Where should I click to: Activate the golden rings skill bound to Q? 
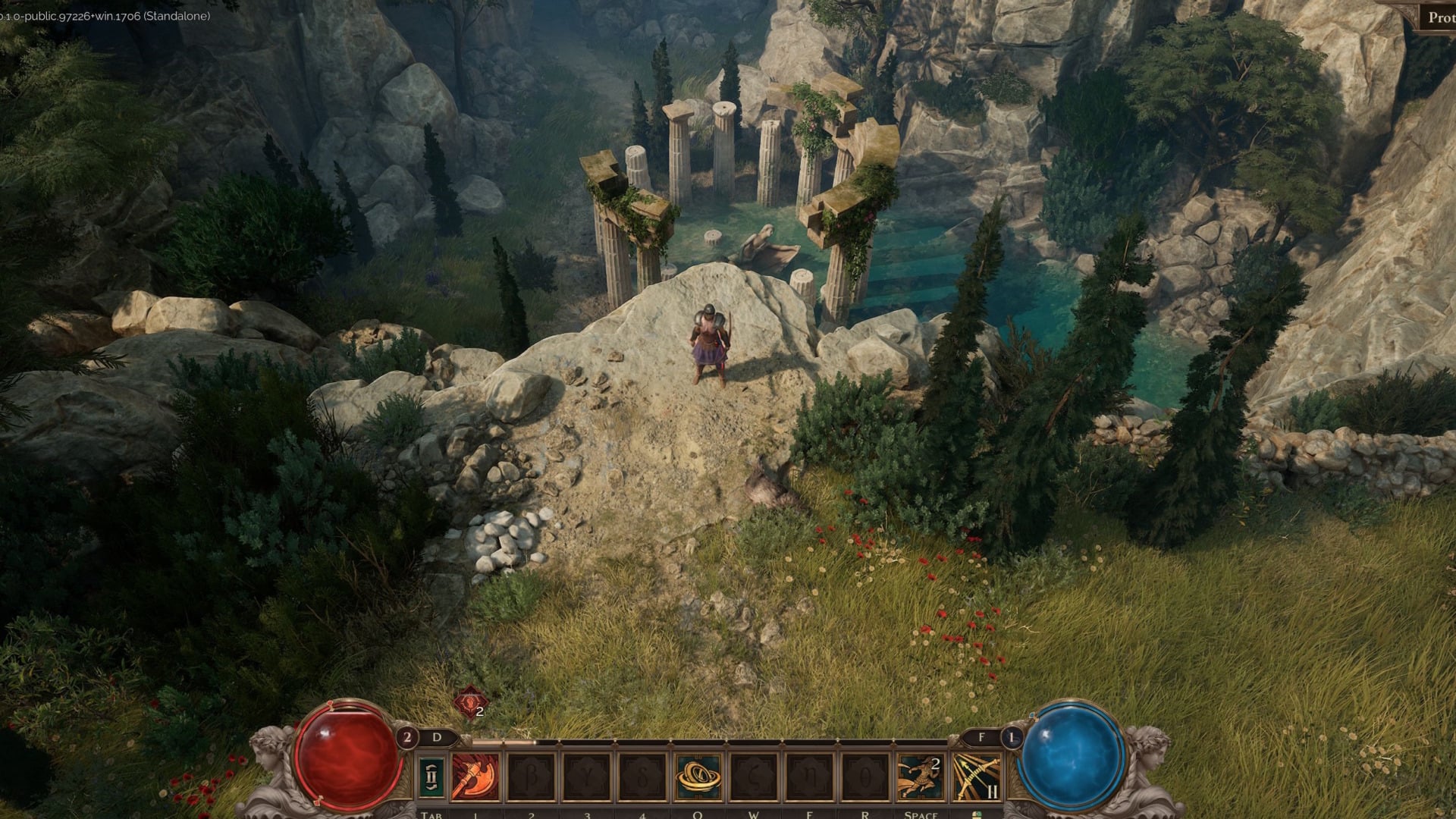pyautogui.click(x=697, y=777)
